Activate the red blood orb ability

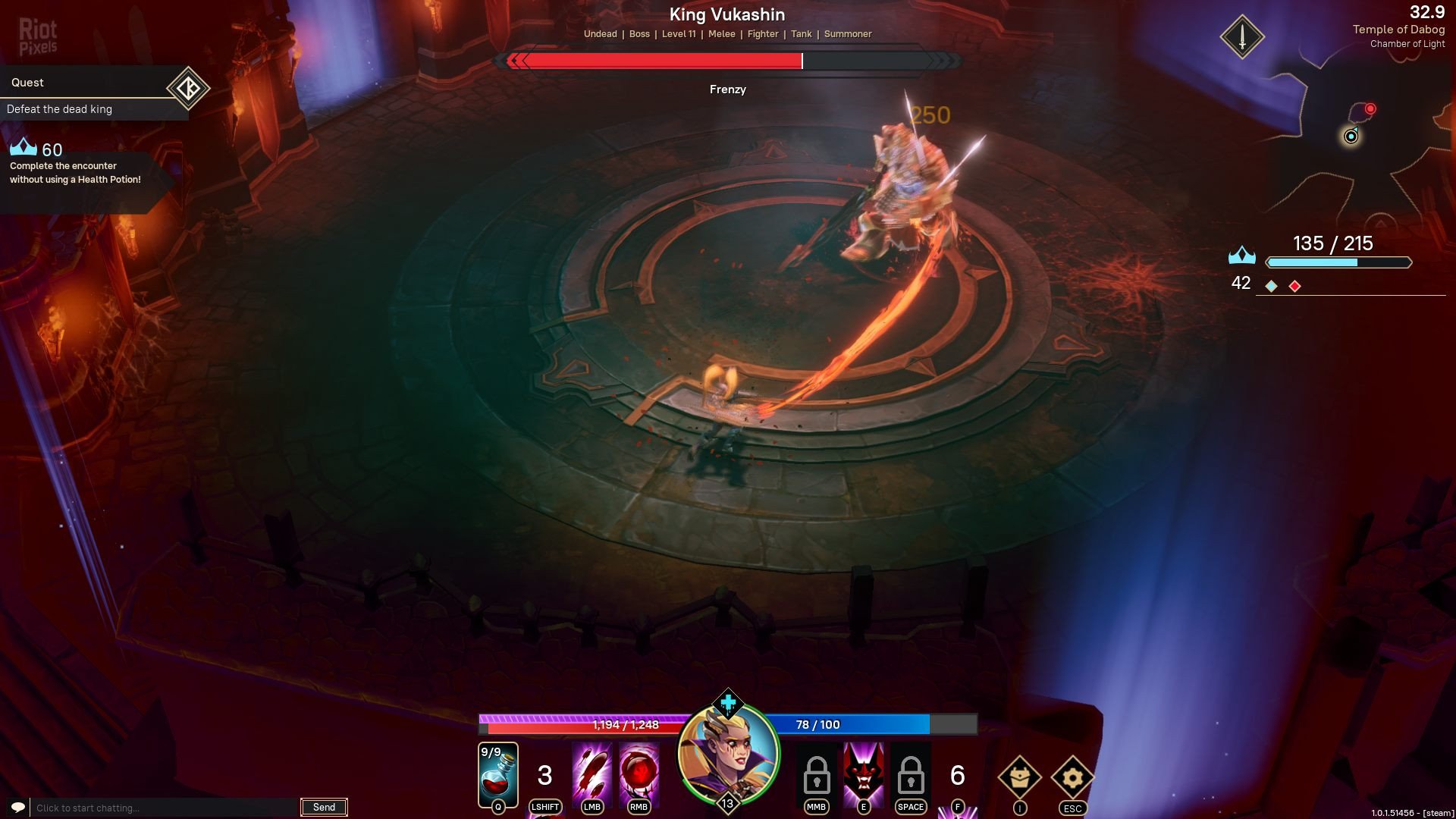(x=639, y=773)
